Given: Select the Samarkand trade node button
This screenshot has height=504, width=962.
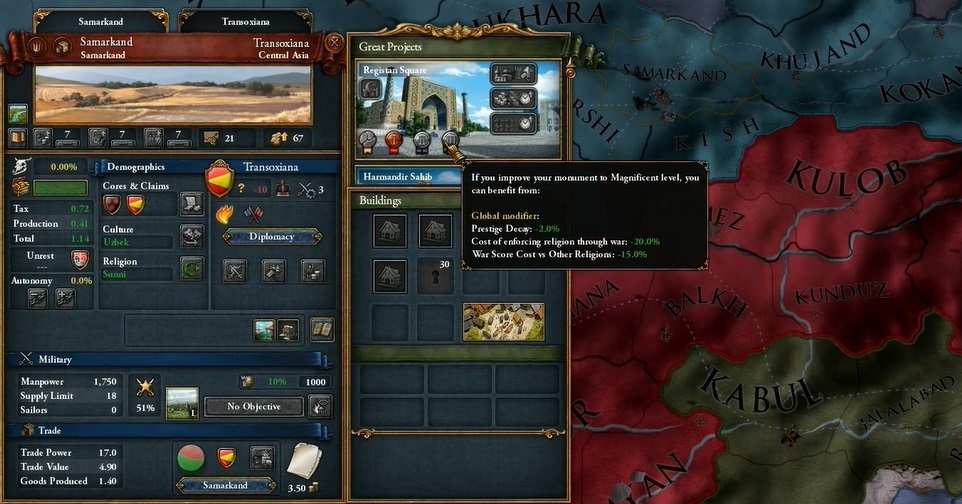Looking at the screenshot, I should tap(225, 485).
